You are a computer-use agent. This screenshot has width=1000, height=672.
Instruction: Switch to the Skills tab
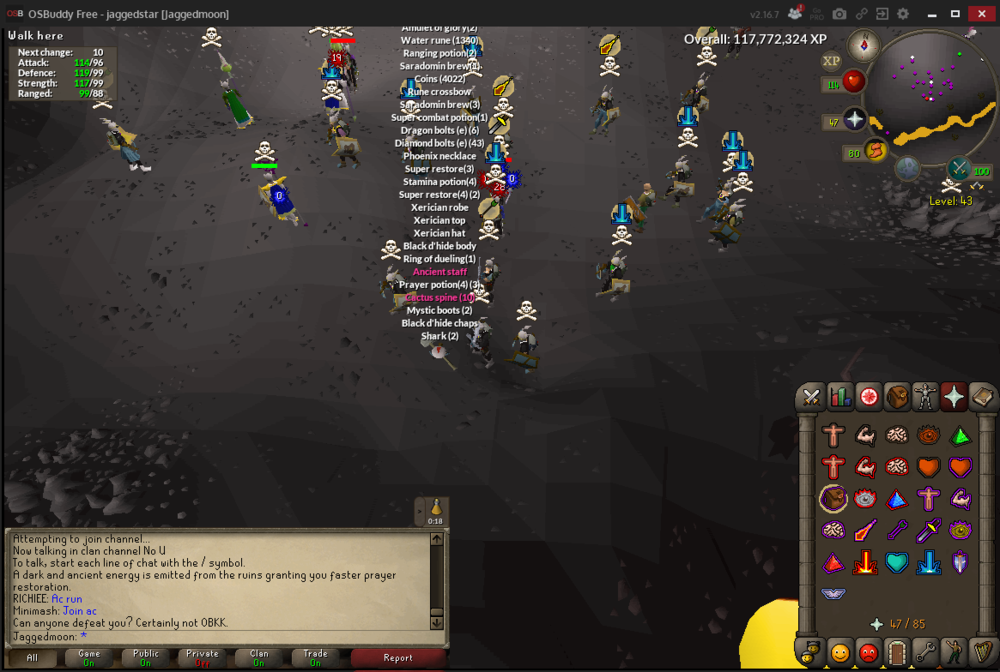[x=840, y=397]
